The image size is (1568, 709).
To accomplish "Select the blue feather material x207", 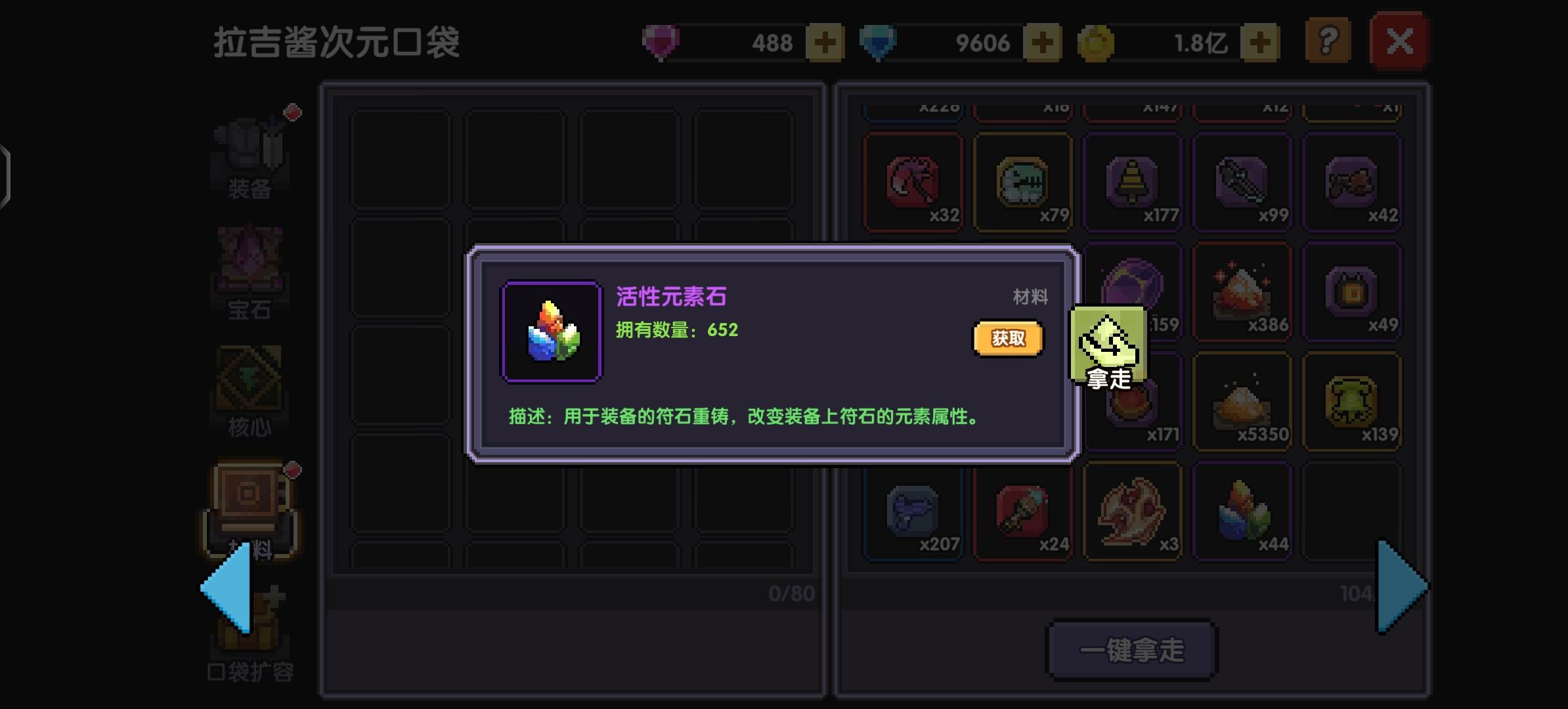I will pos(913,513).
